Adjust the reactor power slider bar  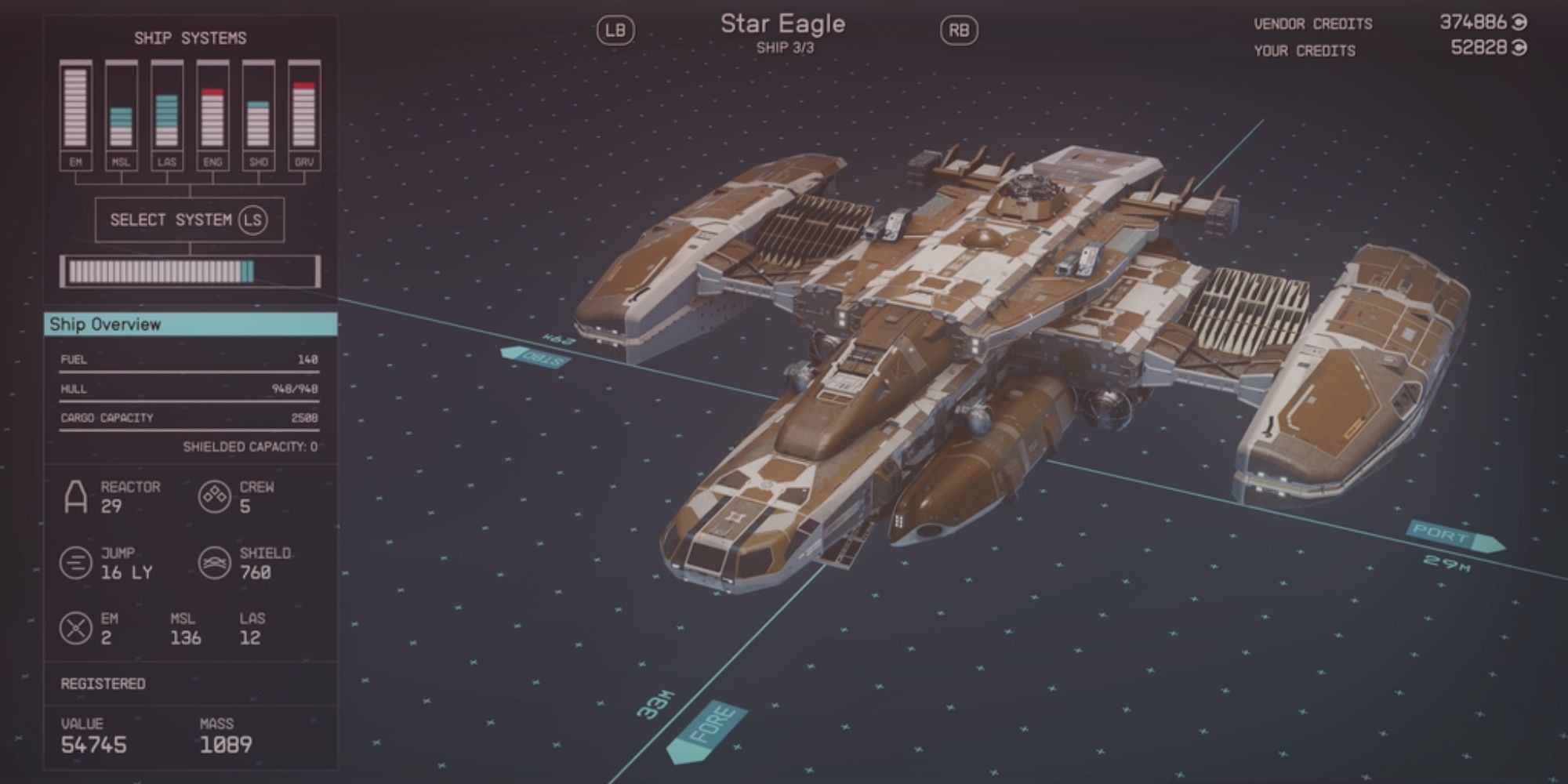coord(191,270)
